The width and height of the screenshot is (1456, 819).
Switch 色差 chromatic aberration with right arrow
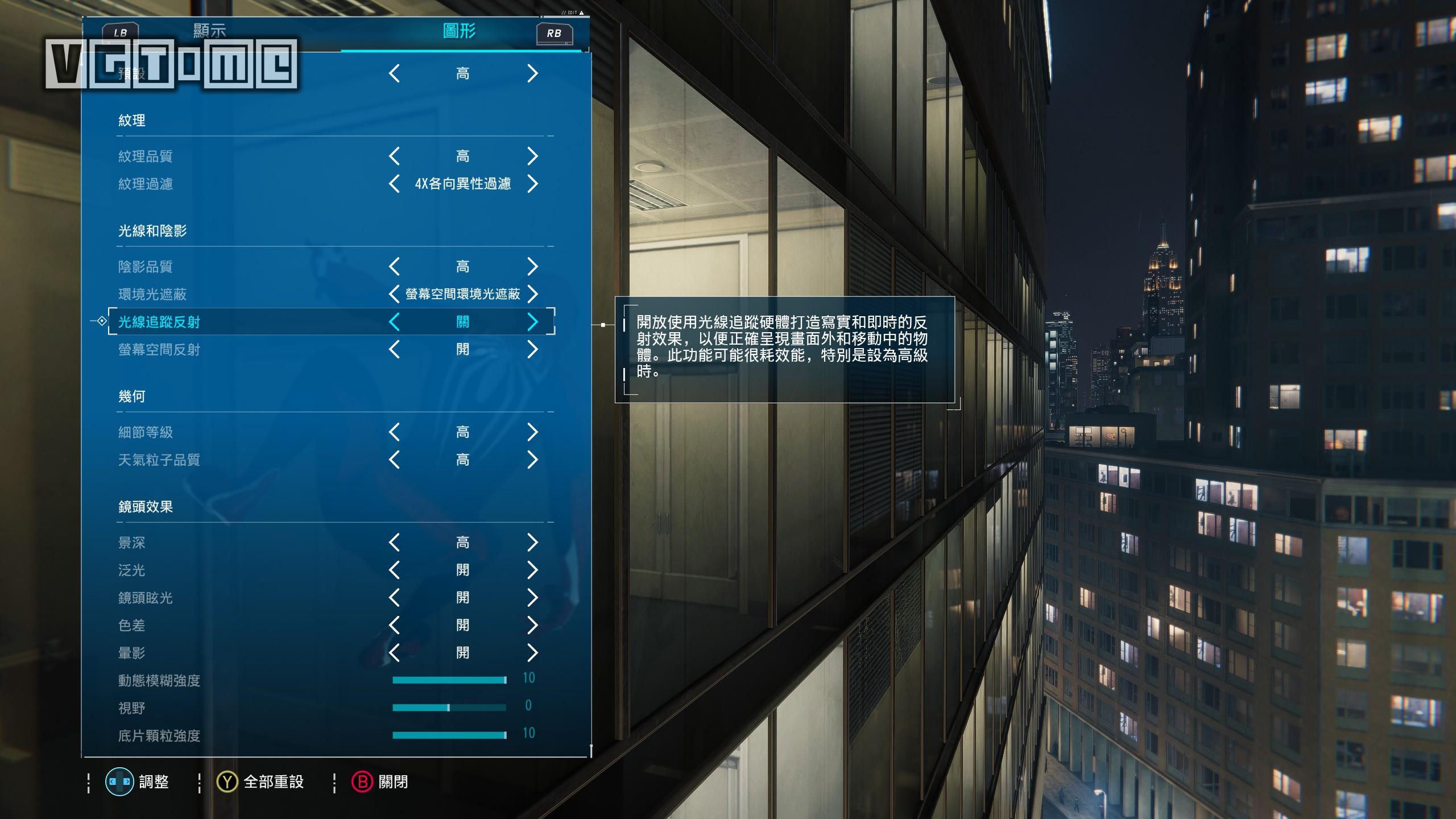click(532, 625)
